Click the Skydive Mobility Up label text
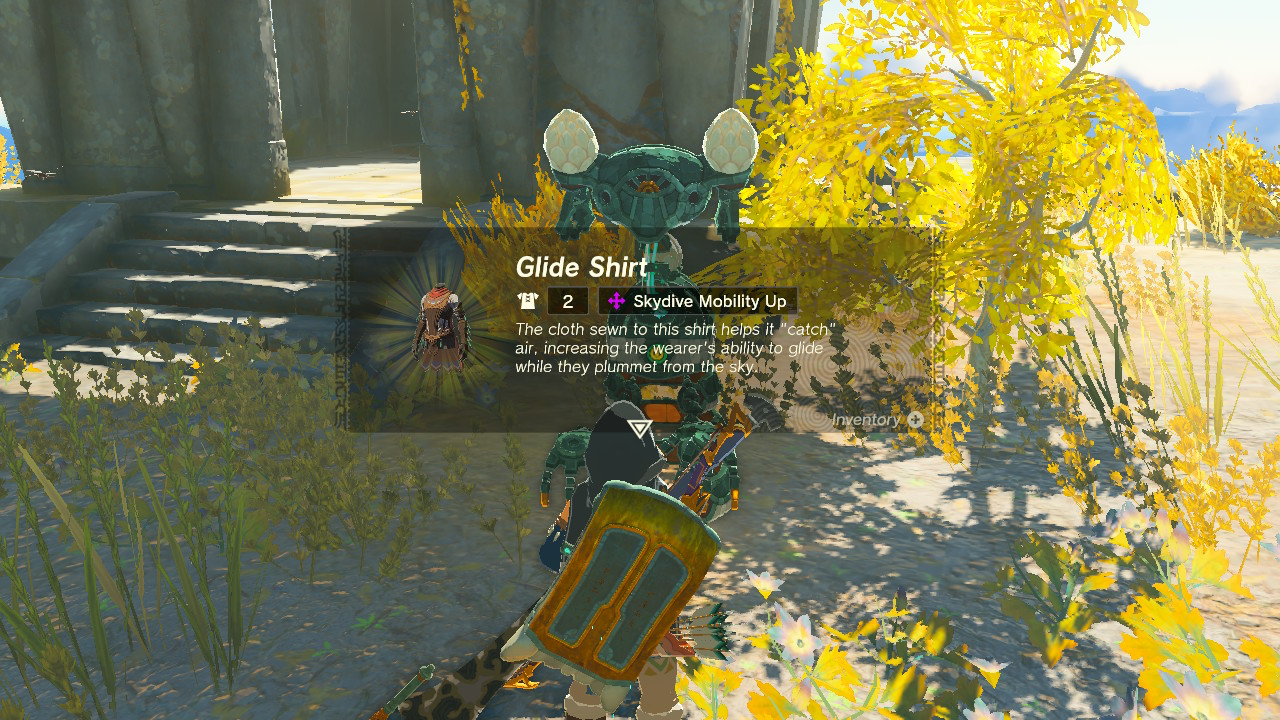Screen dimensions: 1280x720 pyautogui.click(x=709, y=301)
